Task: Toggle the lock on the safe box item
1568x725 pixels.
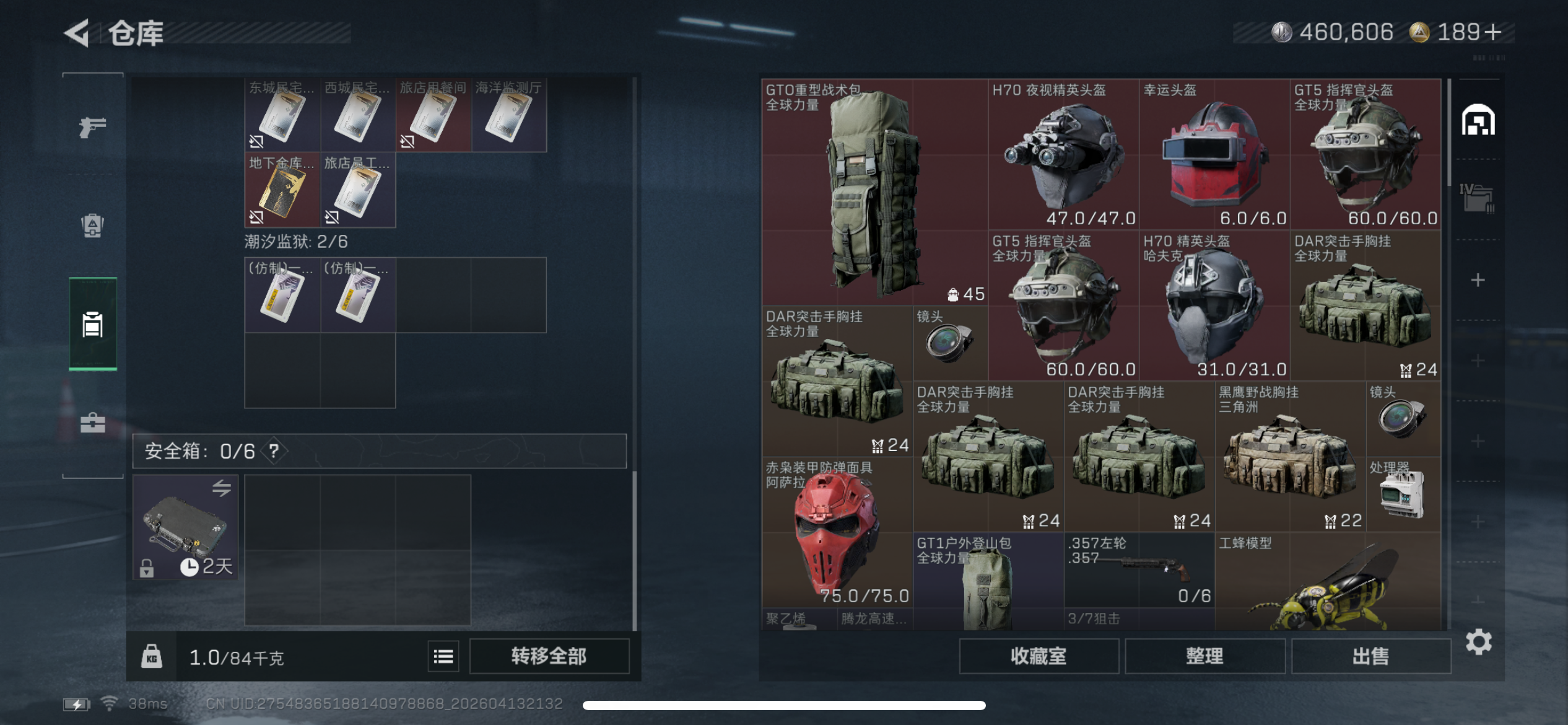Action: pos(147,568)
